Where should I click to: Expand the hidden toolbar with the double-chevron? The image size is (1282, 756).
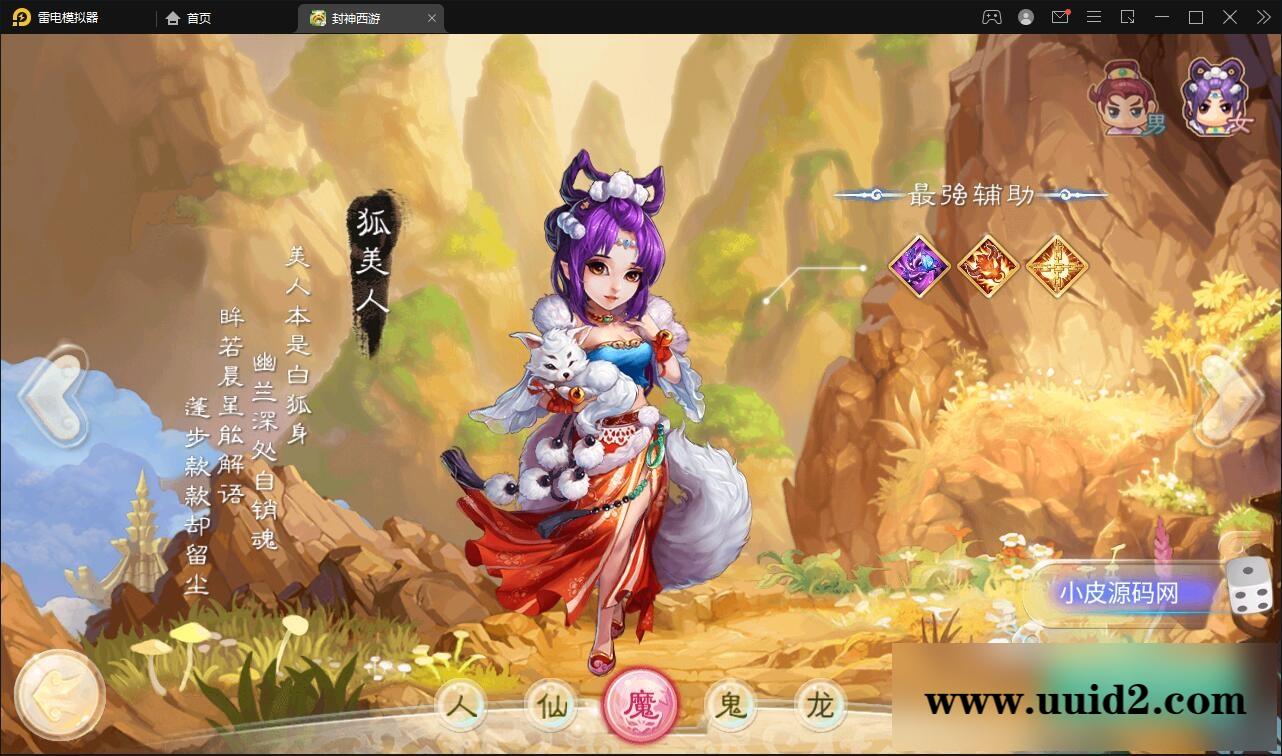coord(1262,17)
